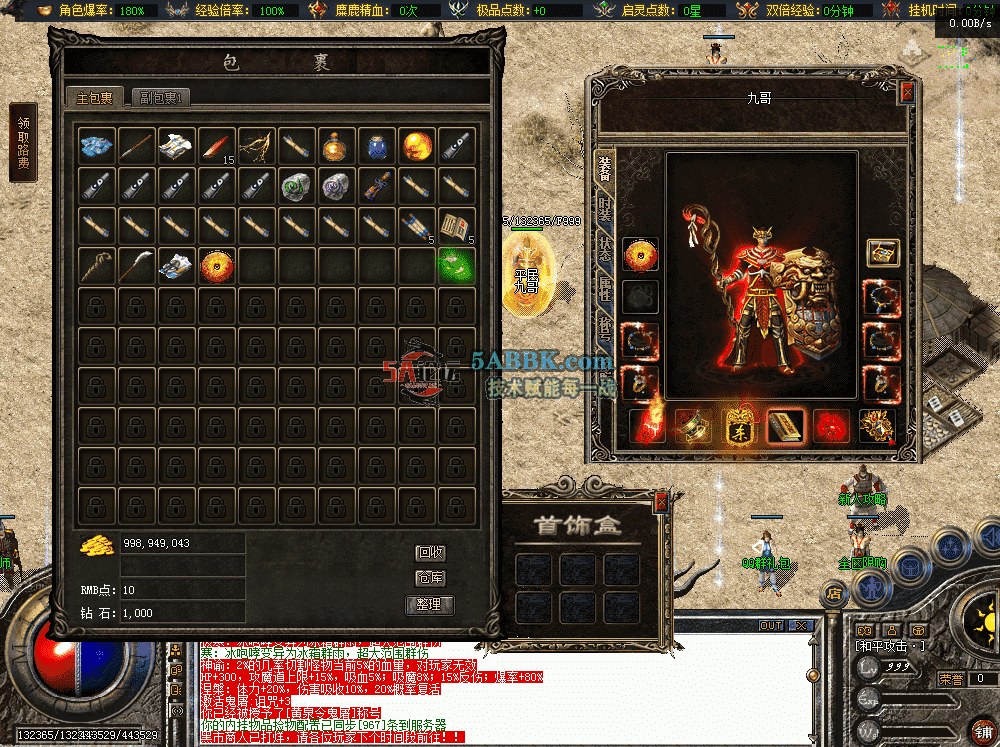Click the treasure chest icon in equipment panel
The width and height of the screenshot is (1000, 747).
881,252
